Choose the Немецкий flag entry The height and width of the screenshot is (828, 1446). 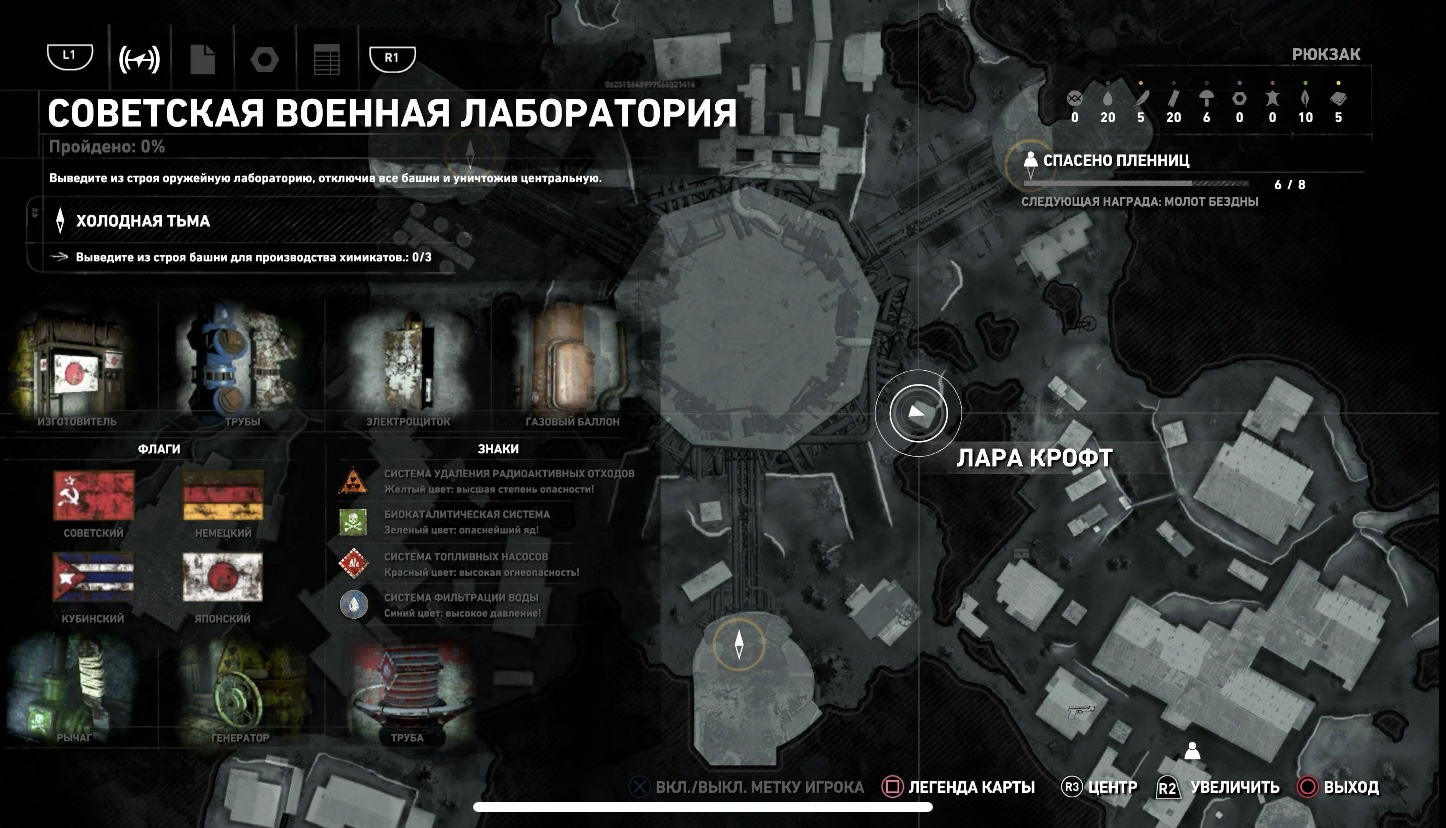tap(222, 497)
